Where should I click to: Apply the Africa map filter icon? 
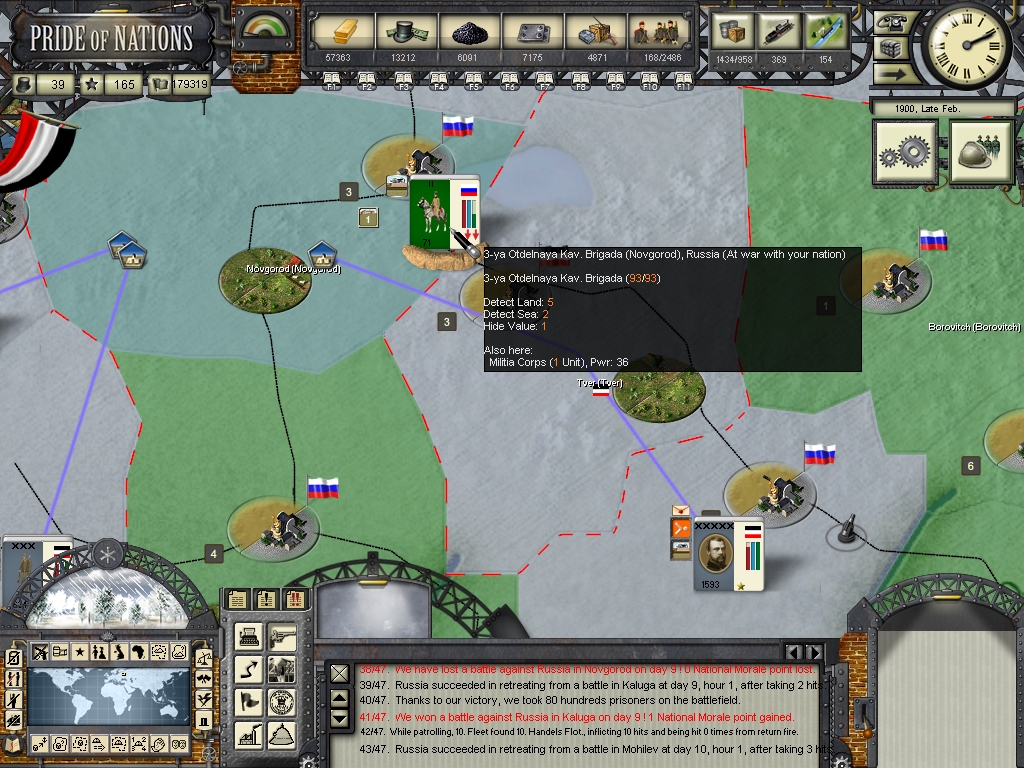[x=139, y=653]
